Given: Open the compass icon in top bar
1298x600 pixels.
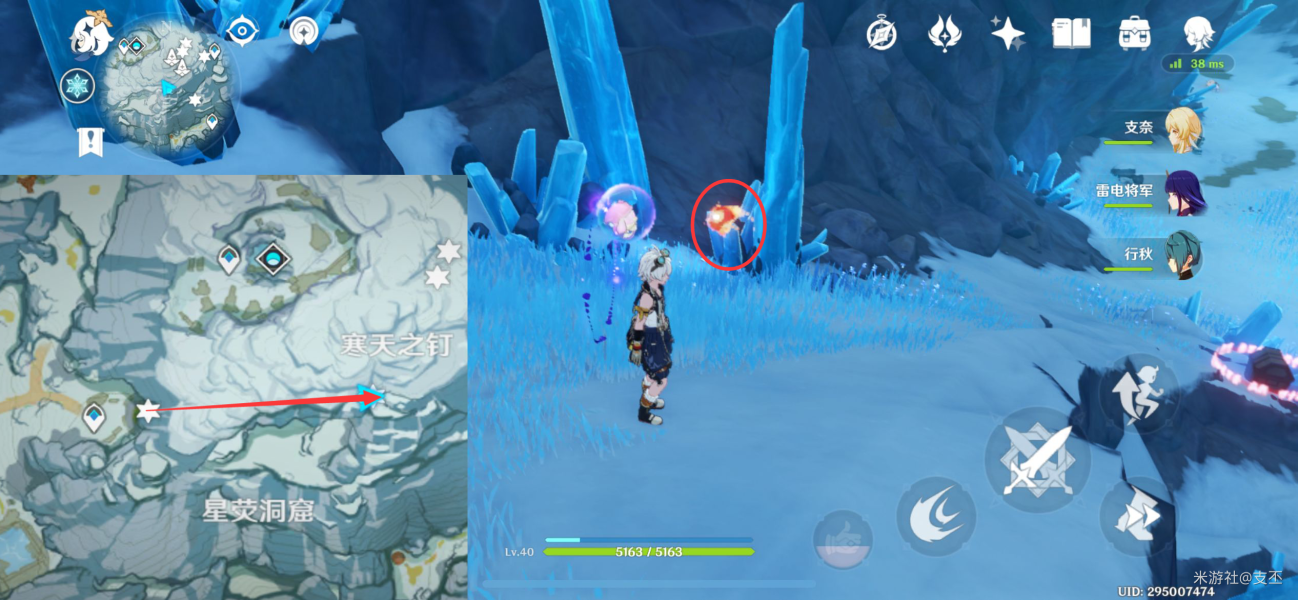Looking at the screenshot, I should point(881,34).
